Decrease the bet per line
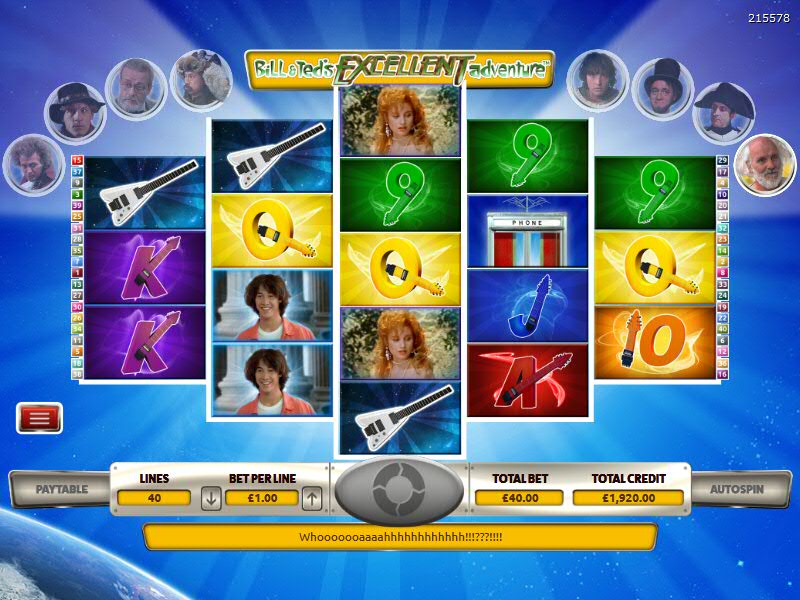 point(211,497)
